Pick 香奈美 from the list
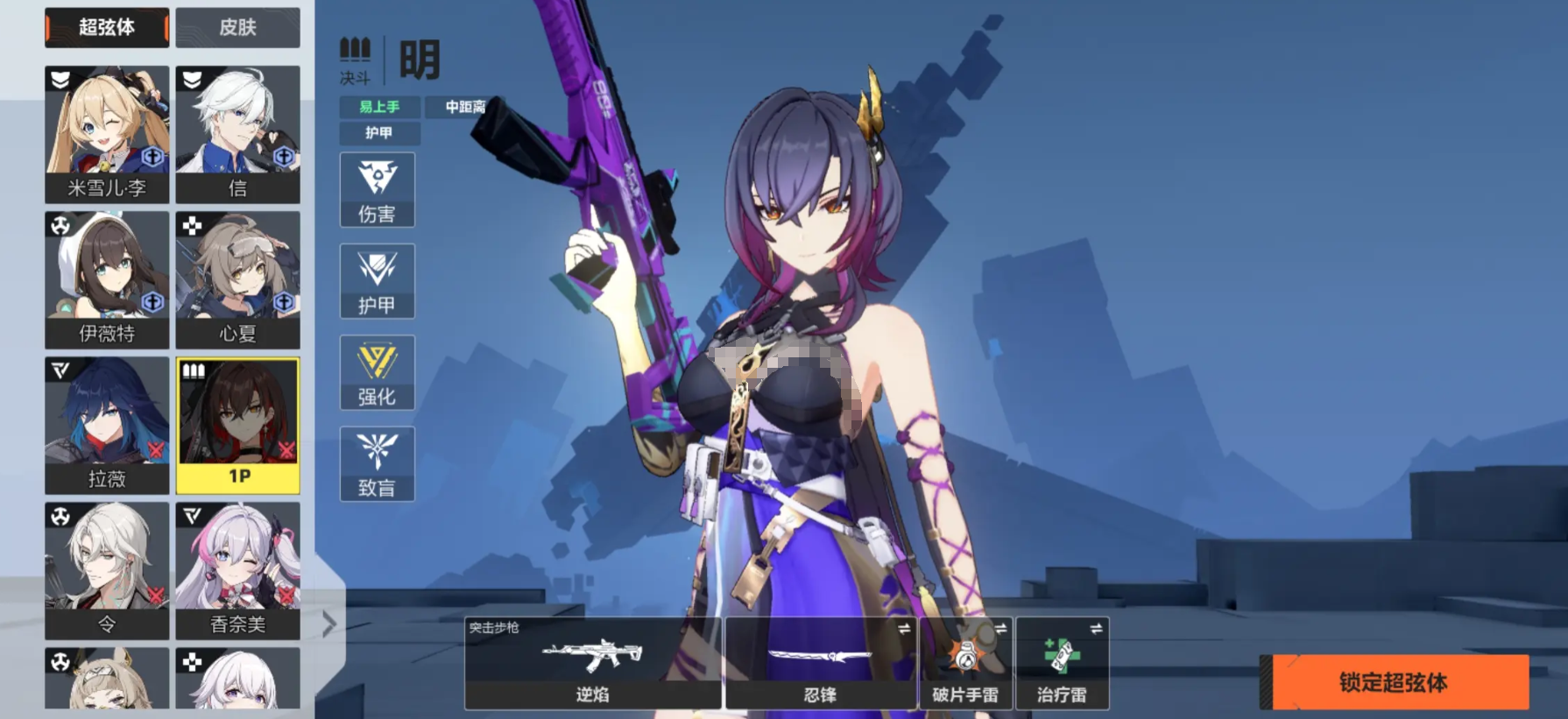1568x719 pixels. tap(237, 570)
